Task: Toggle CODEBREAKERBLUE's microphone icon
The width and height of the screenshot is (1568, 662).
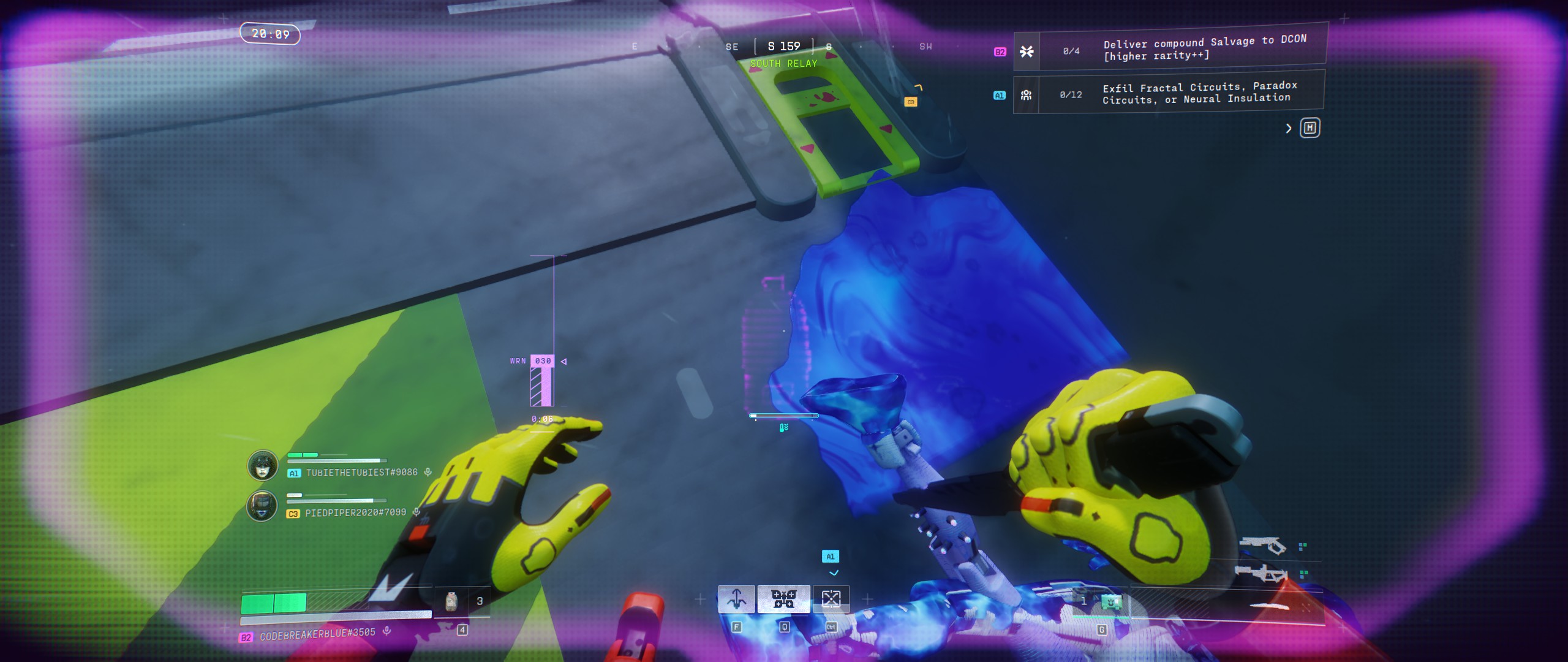Action: [386, 630]
